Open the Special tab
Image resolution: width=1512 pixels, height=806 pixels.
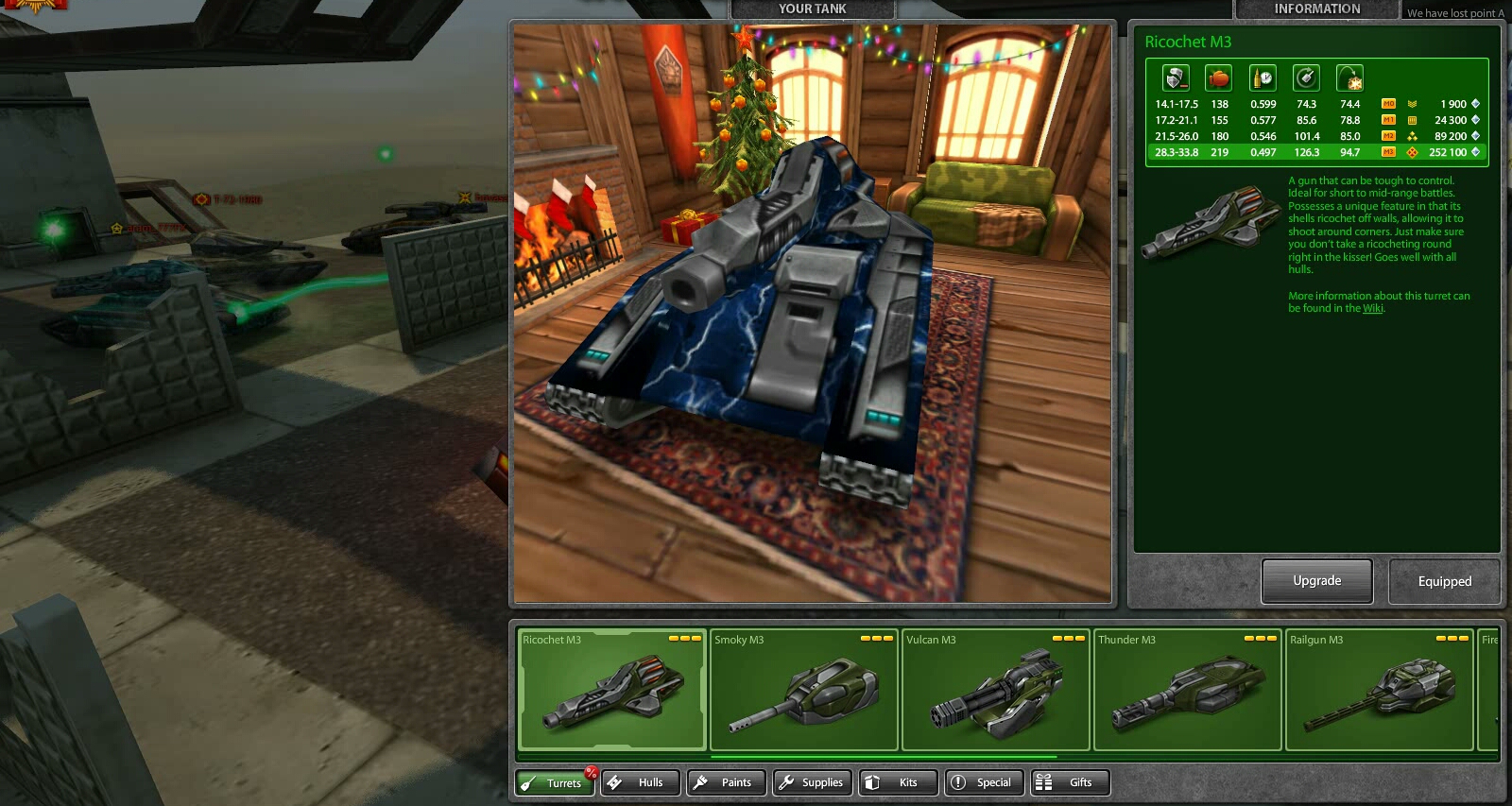(x=985, y=782)
